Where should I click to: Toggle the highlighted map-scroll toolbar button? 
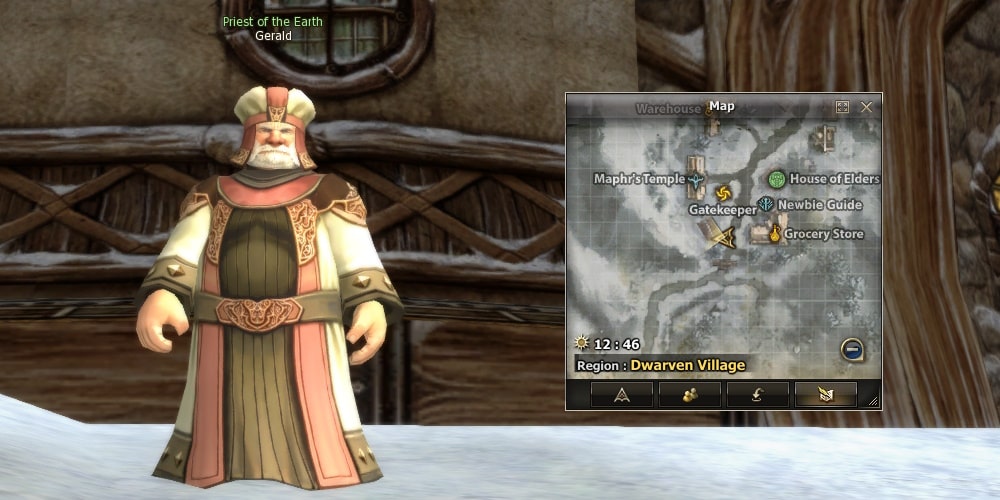coord(825,395)
